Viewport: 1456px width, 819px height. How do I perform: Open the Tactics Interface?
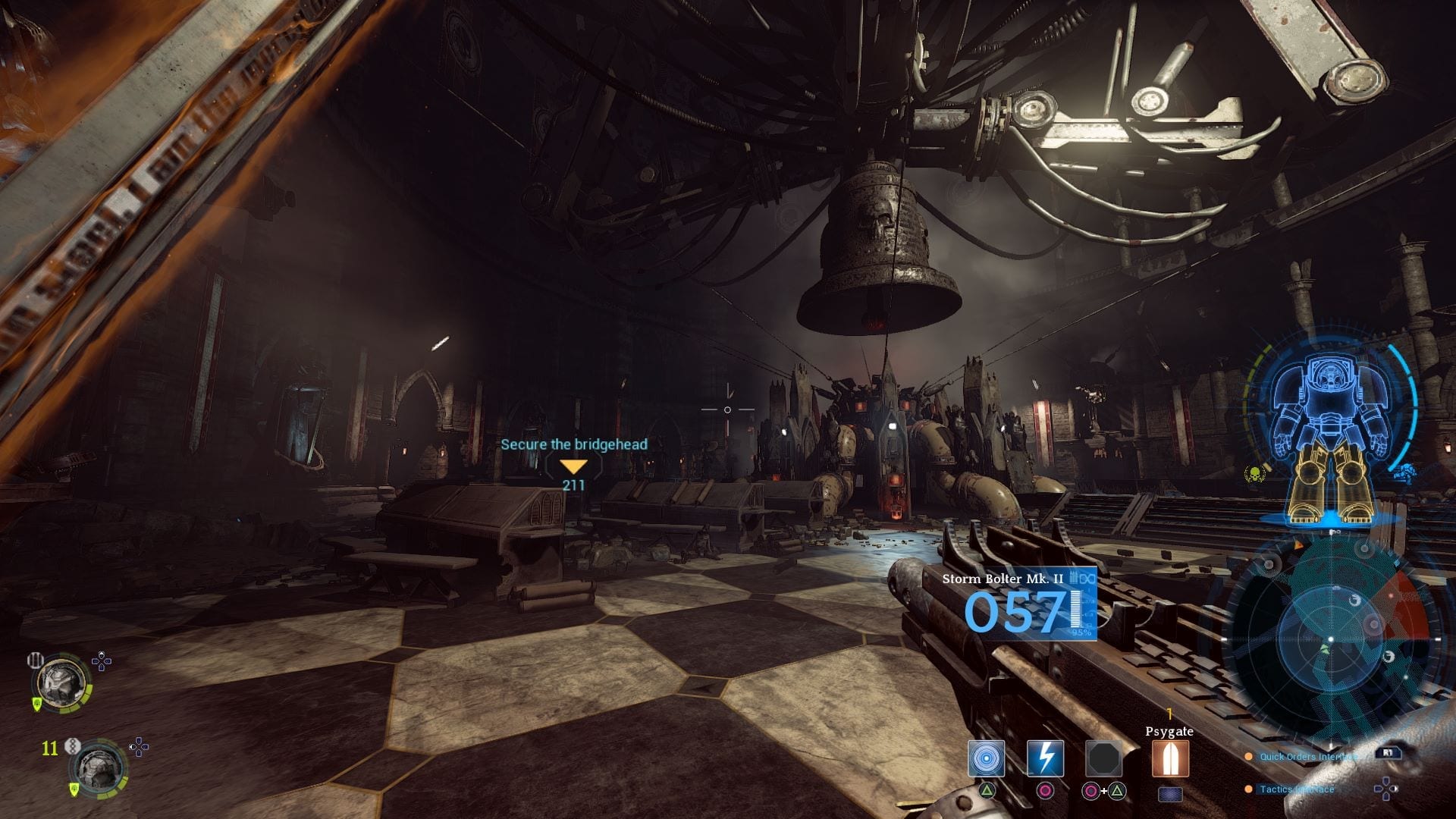1296,789
